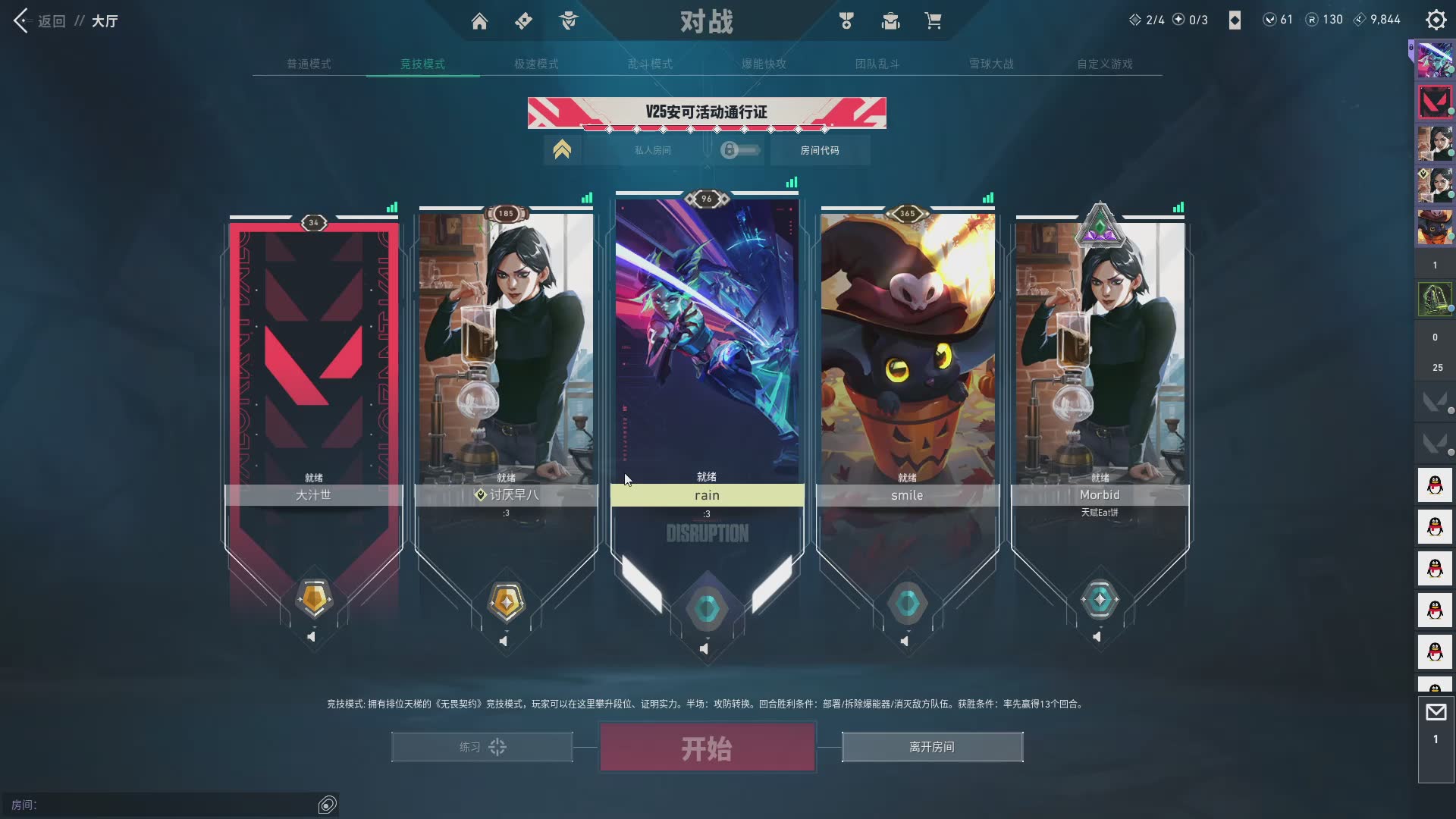The width and height of the screenshot is (1456, 819).
Task: Choose the 极速模式 tab
Action: pyautogui.click(x=536, y=64)
